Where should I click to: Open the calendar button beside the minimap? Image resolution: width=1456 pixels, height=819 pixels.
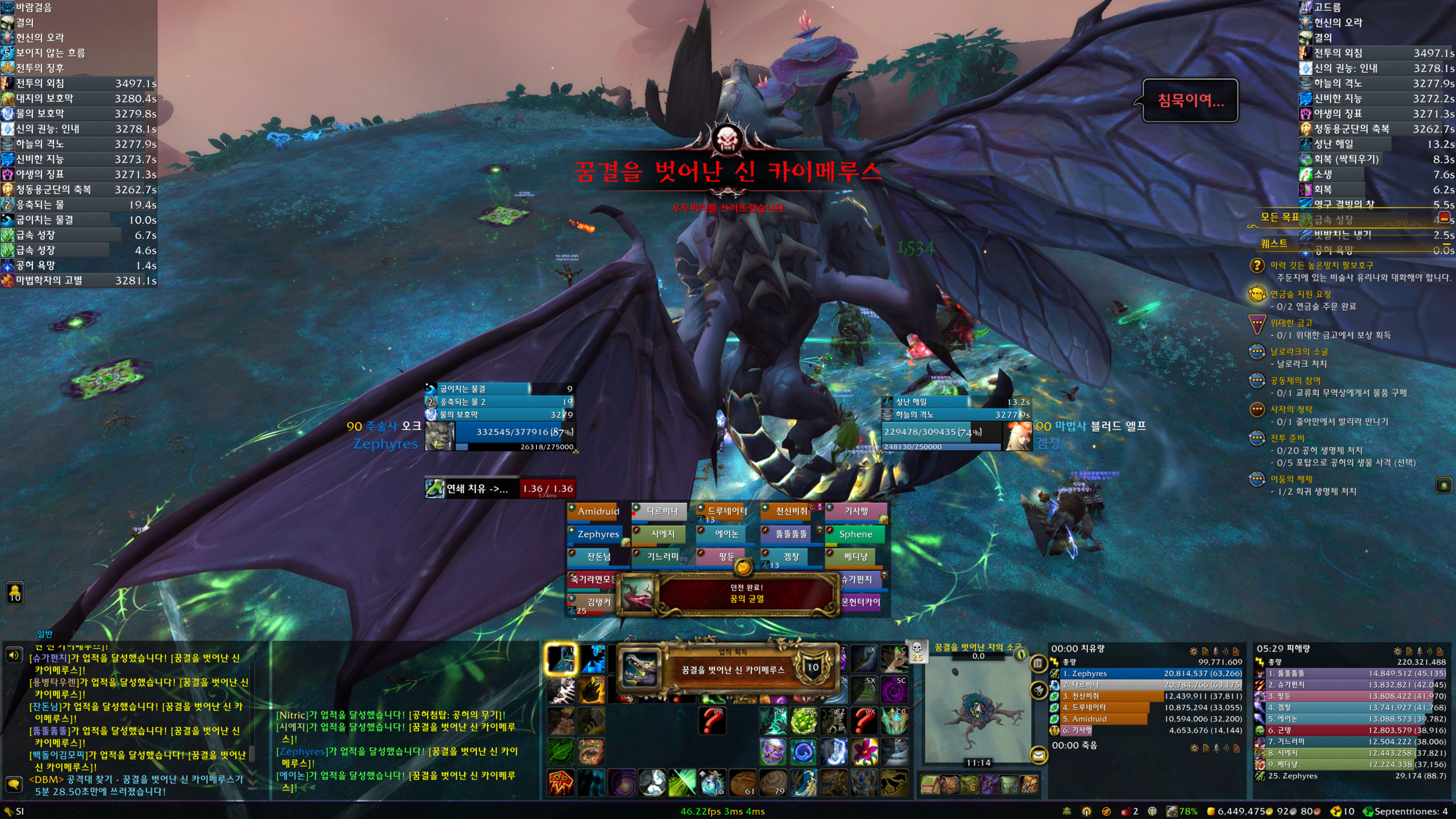[x=1038, y=663]
